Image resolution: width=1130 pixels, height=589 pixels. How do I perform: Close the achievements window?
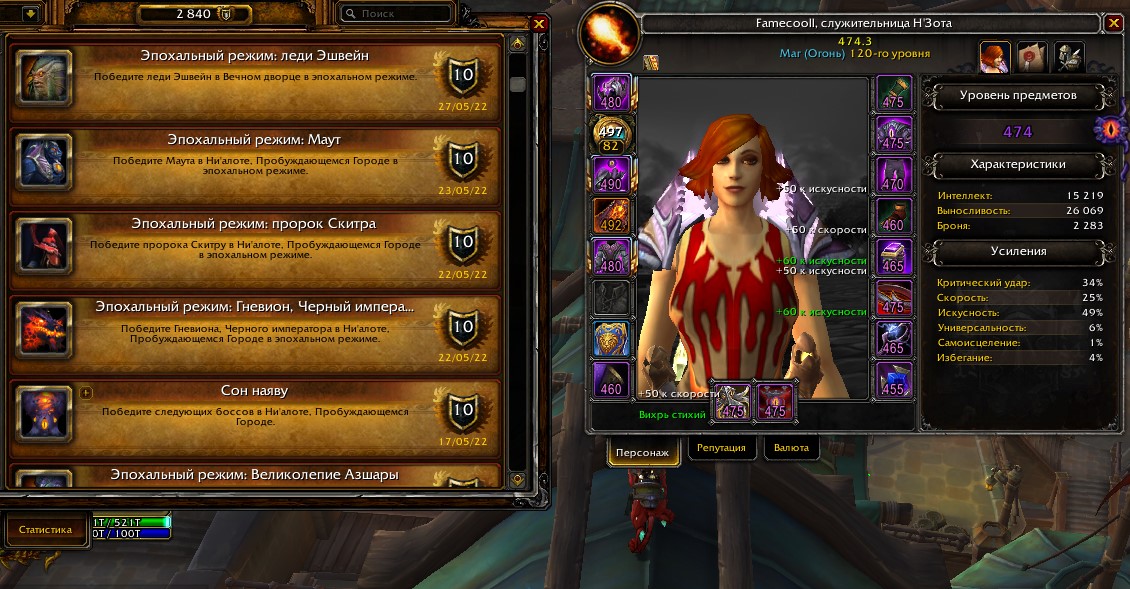coord(540,24)
